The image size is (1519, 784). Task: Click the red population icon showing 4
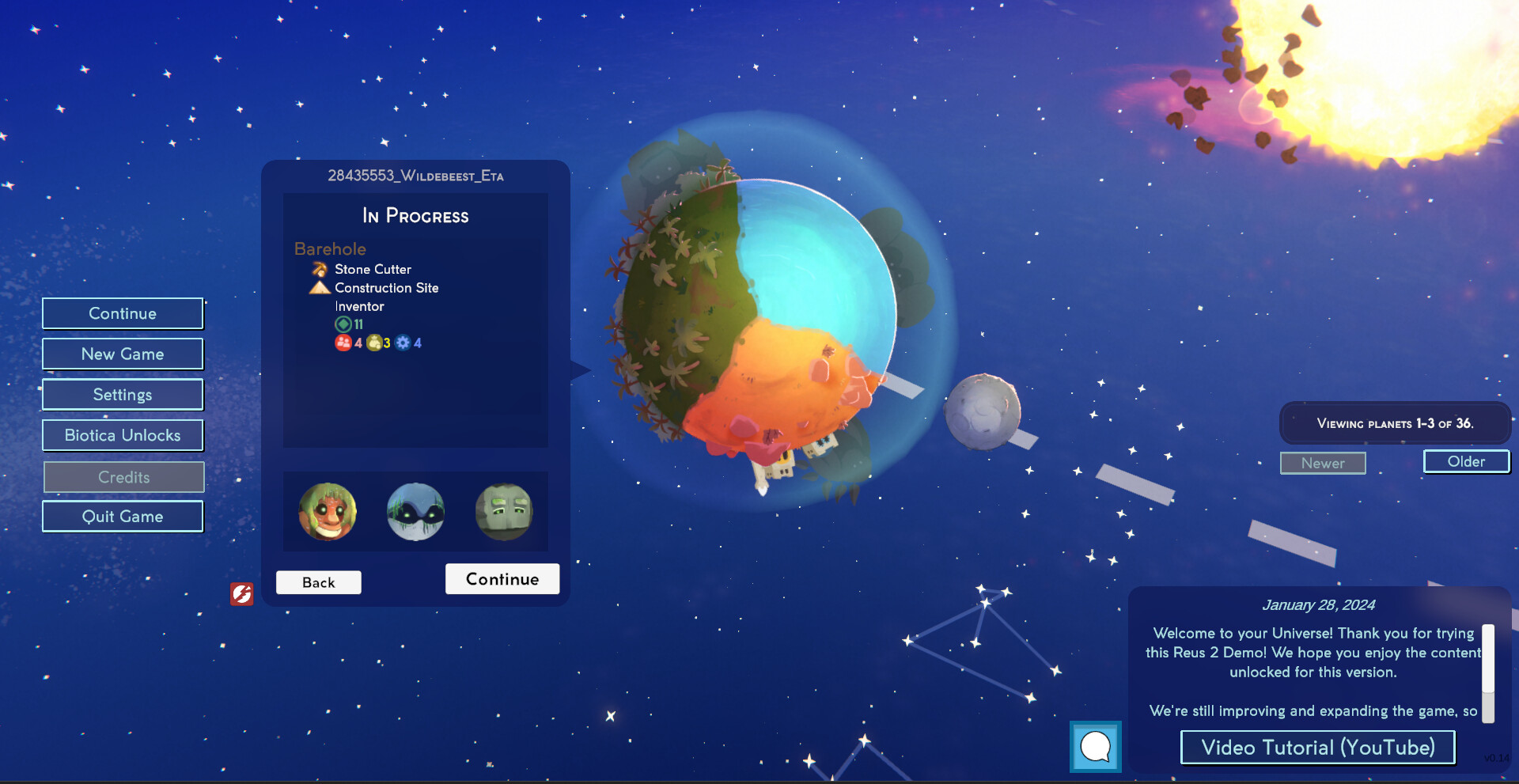tap(343, 343)
